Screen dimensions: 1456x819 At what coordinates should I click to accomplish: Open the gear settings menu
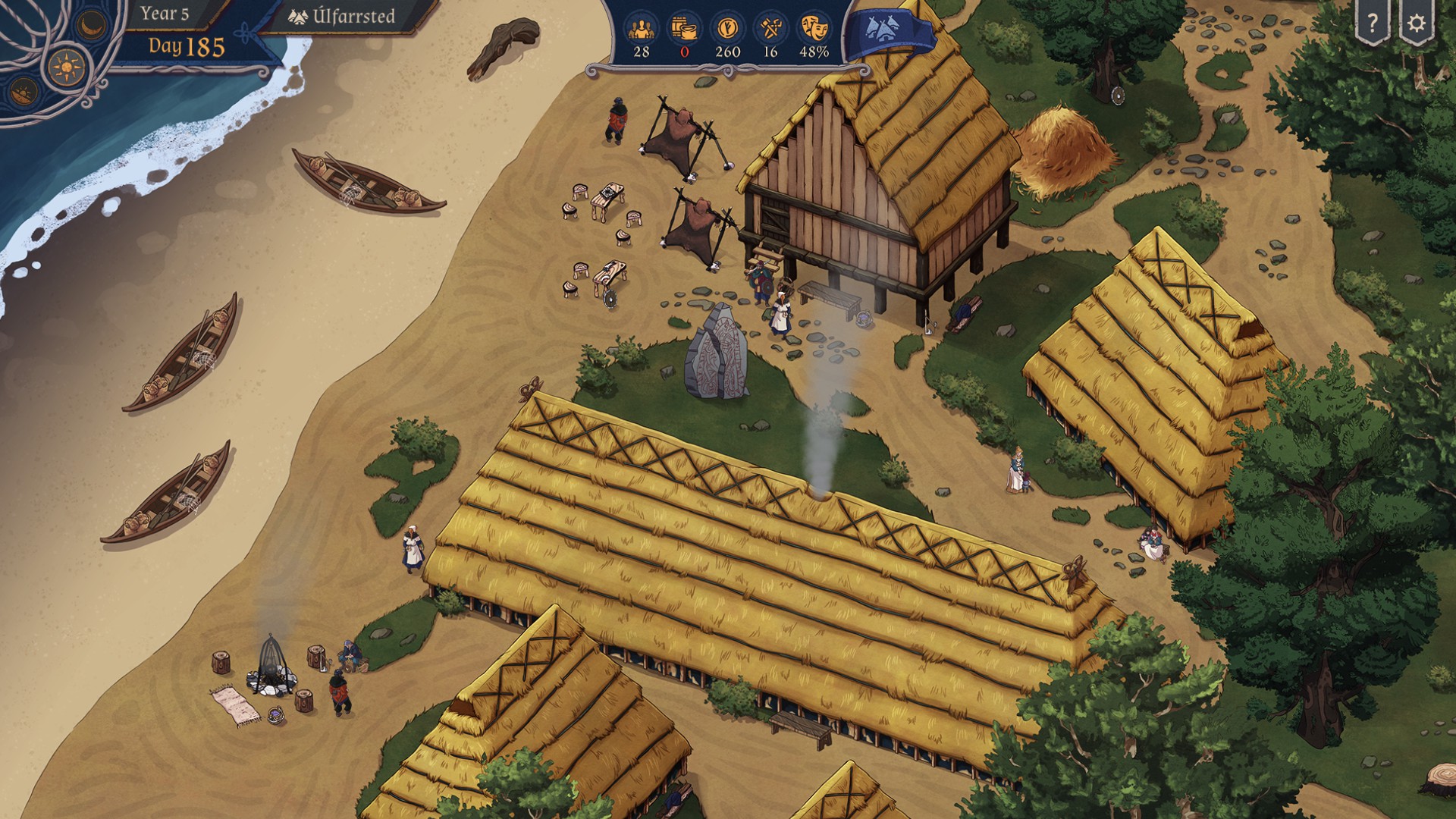click(x=1416, y=24)
